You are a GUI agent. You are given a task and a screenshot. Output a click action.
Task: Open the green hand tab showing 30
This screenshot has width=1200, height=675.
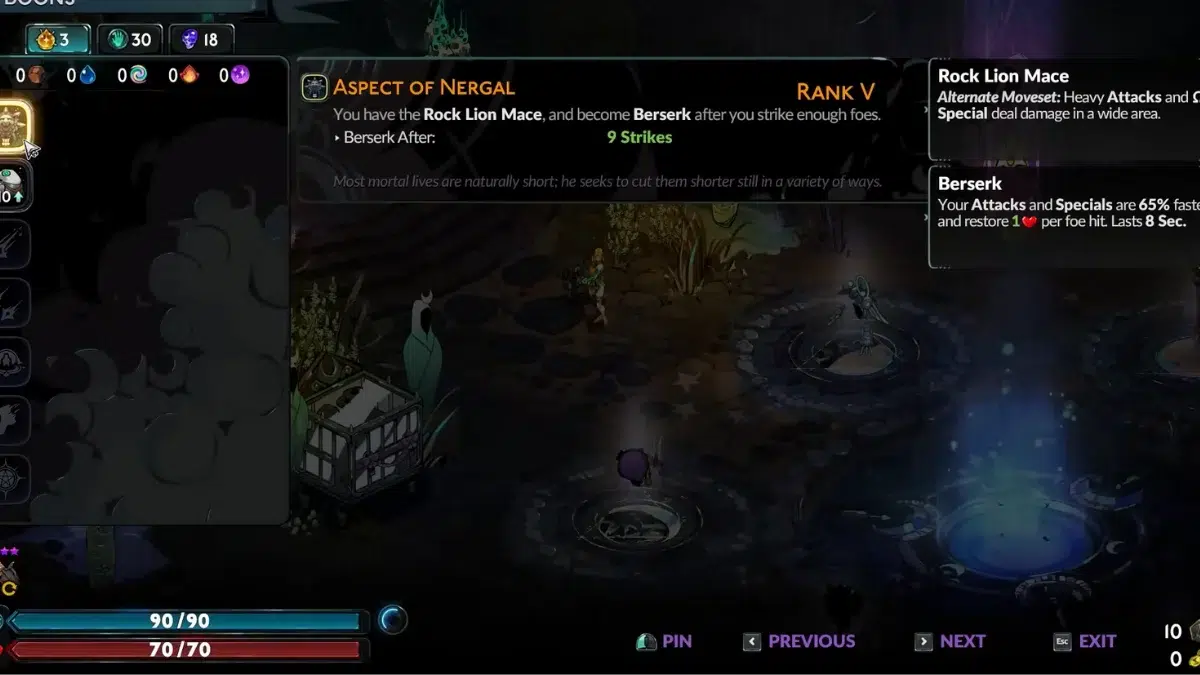[129, 40]
